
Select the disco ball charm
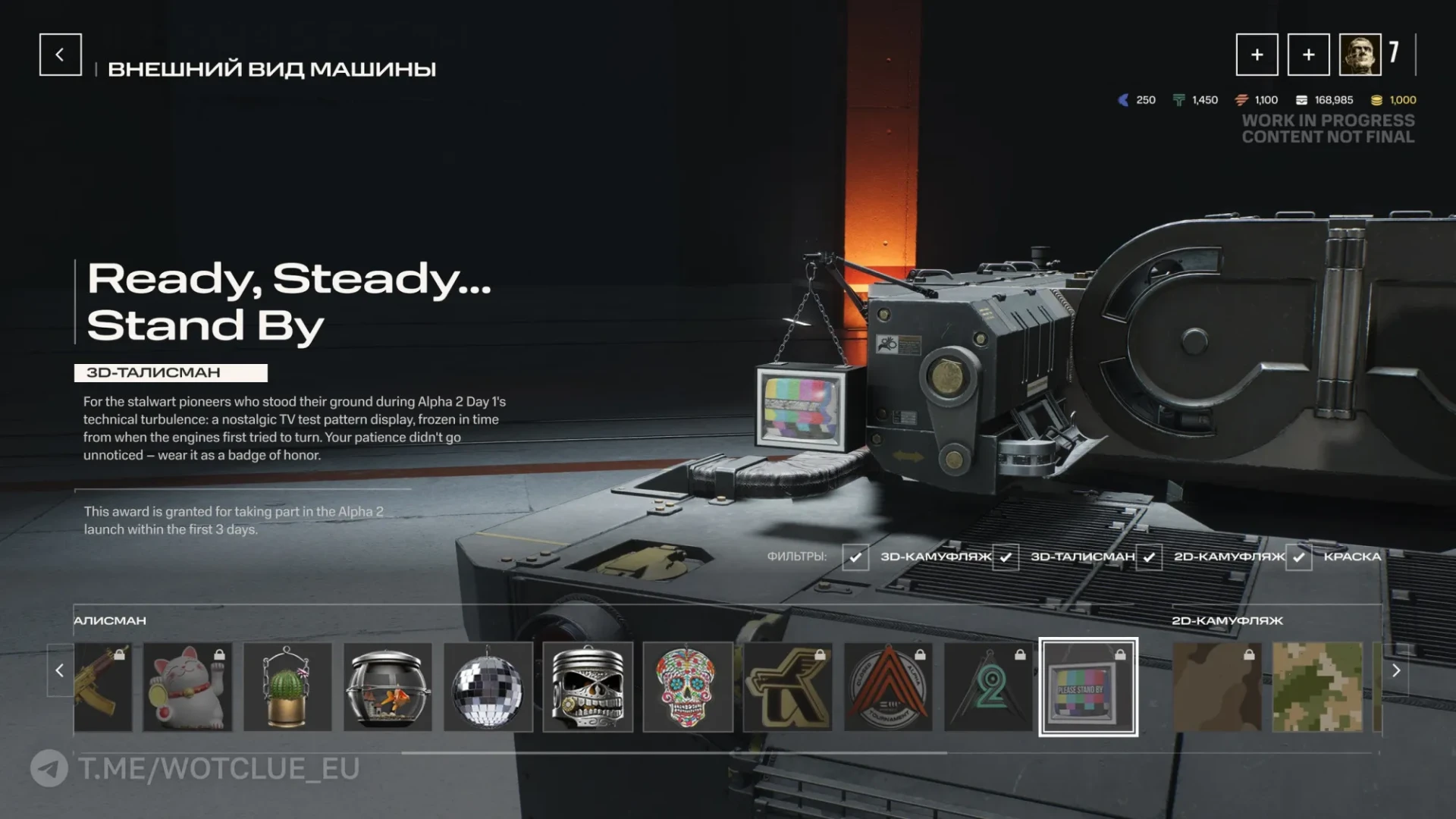488,687
